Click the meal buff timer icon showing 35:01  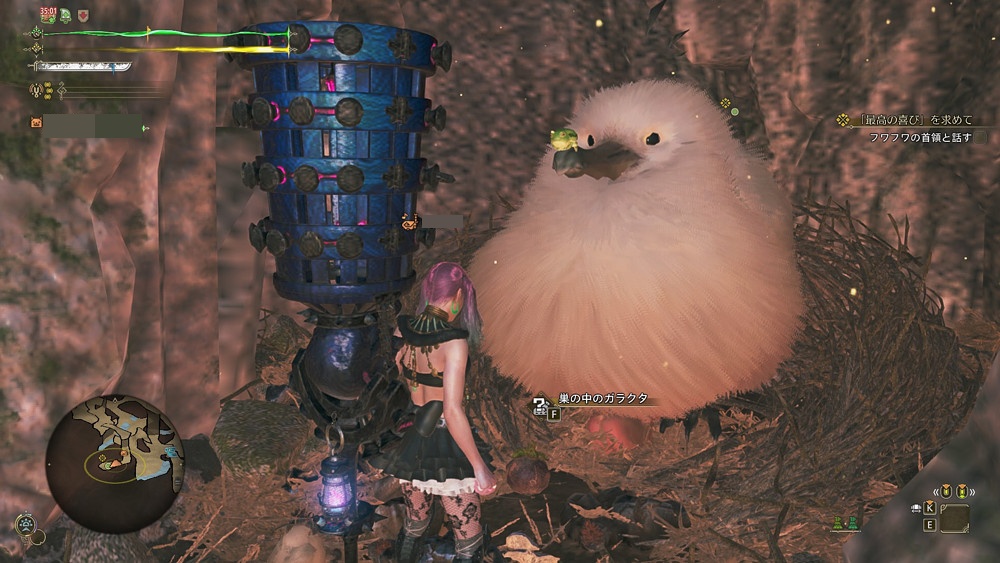[x=47, y=14]
